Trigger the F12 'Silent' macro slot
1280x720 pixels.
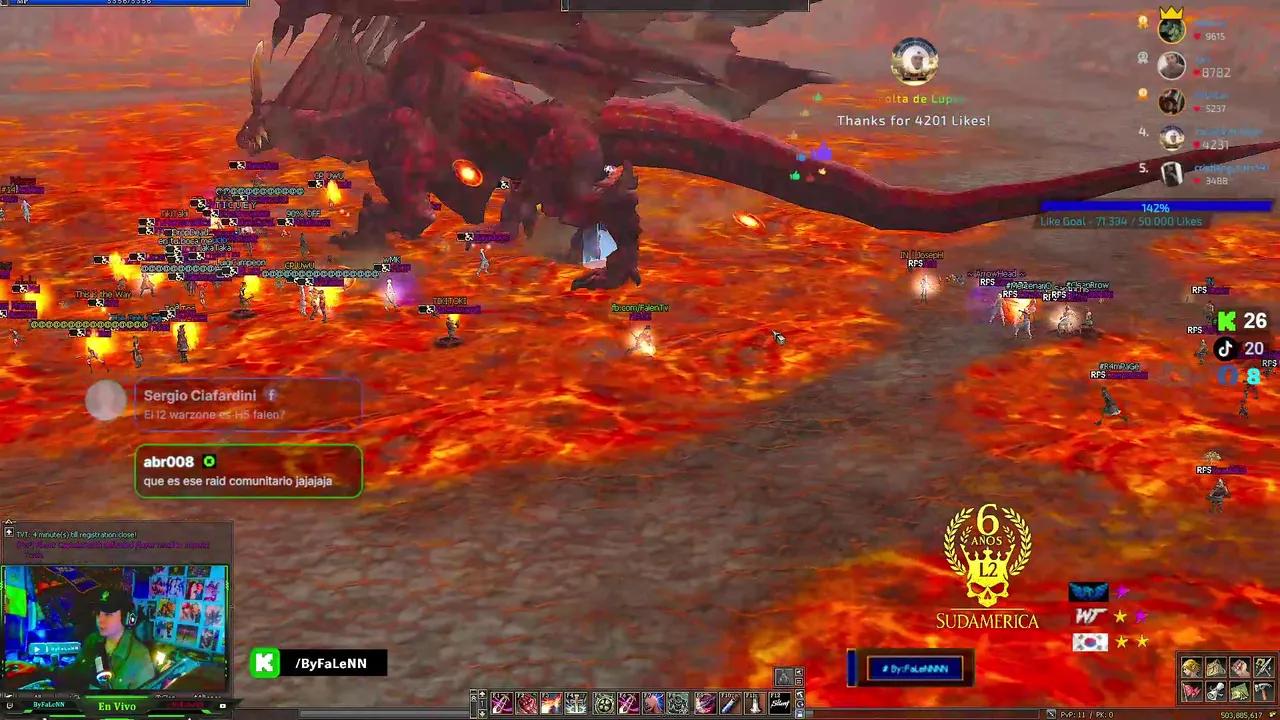point(777,703)
